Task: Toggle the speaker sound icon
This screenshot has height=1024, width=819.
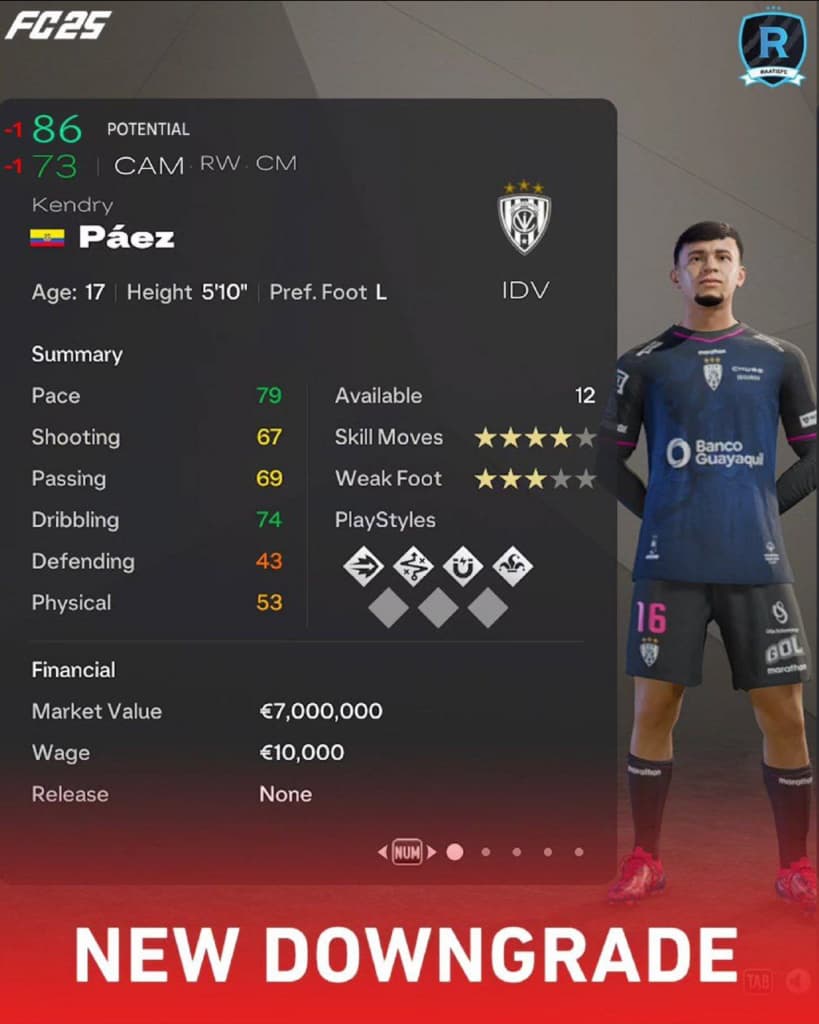Action: tap(797, 981)
